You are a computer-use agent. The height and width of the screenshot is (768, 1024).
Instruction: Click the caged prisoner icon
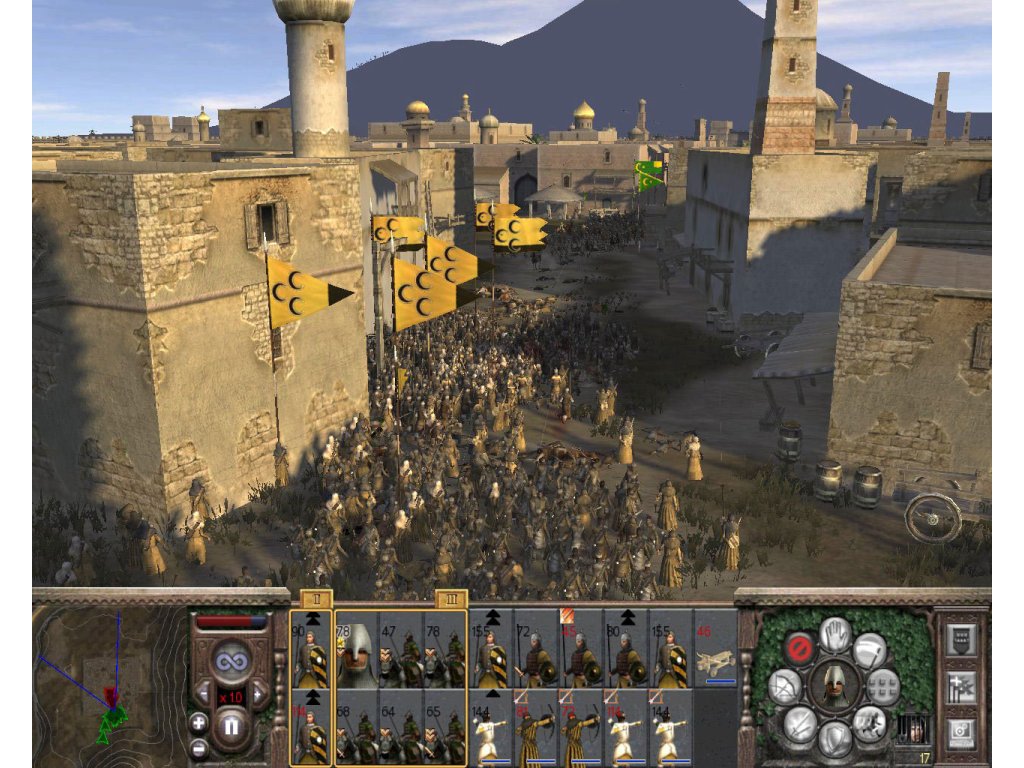click(x=914, y=729)
